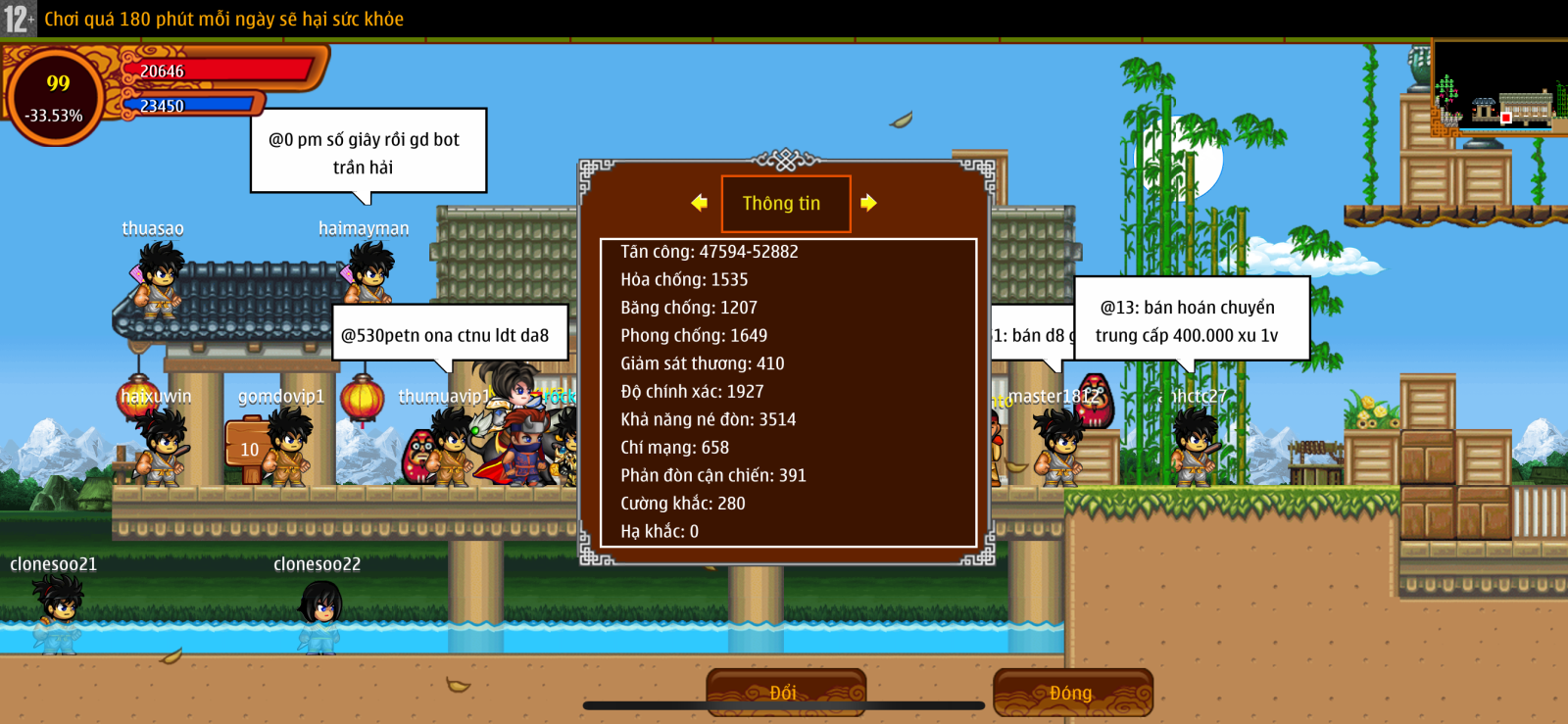Switch to previous tab with left arrow

[x=699, y=203]
